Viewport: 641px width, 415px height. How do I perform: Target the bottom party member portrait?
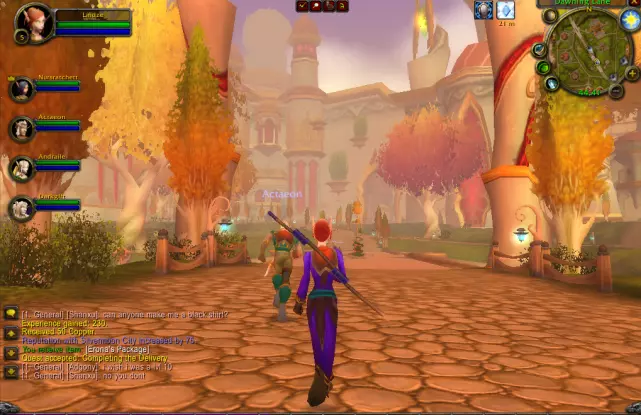(x=22, y=208)
